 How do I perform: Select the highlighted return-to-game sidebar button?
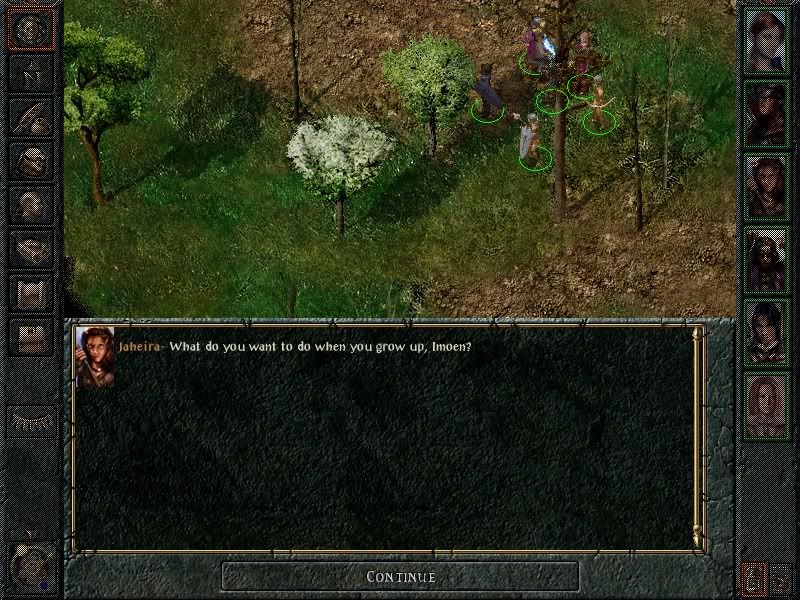click(x=31, y=29)
